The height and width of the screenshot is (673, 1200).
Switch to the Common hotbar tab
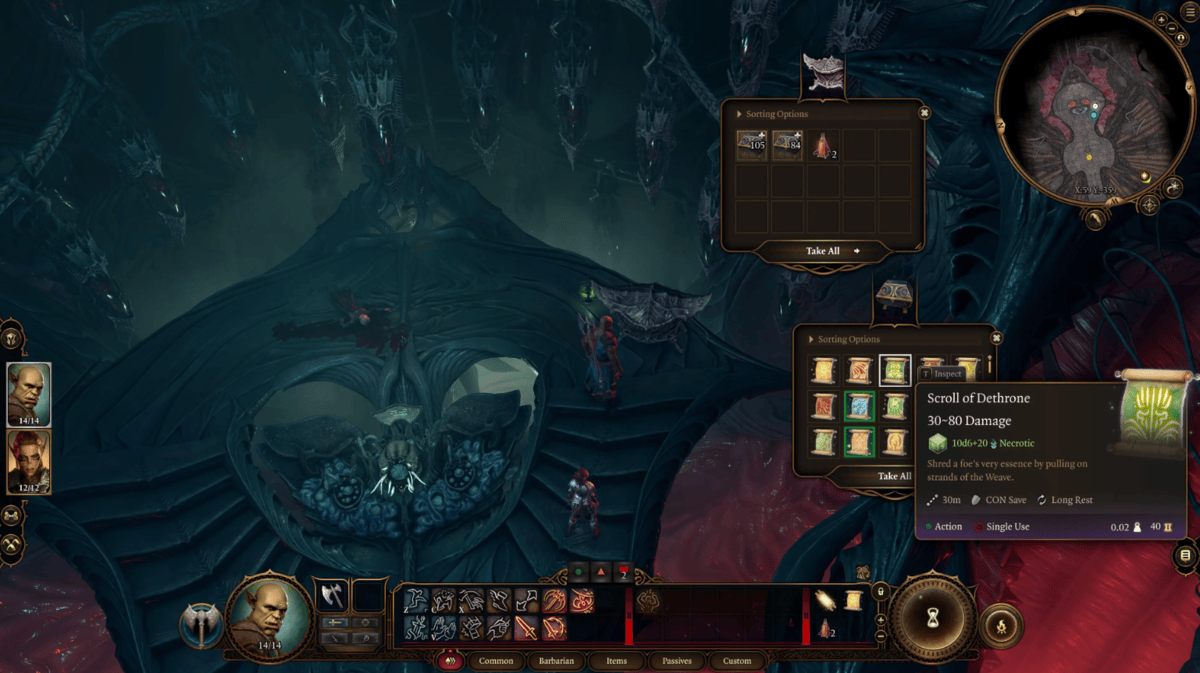[496, 661]
